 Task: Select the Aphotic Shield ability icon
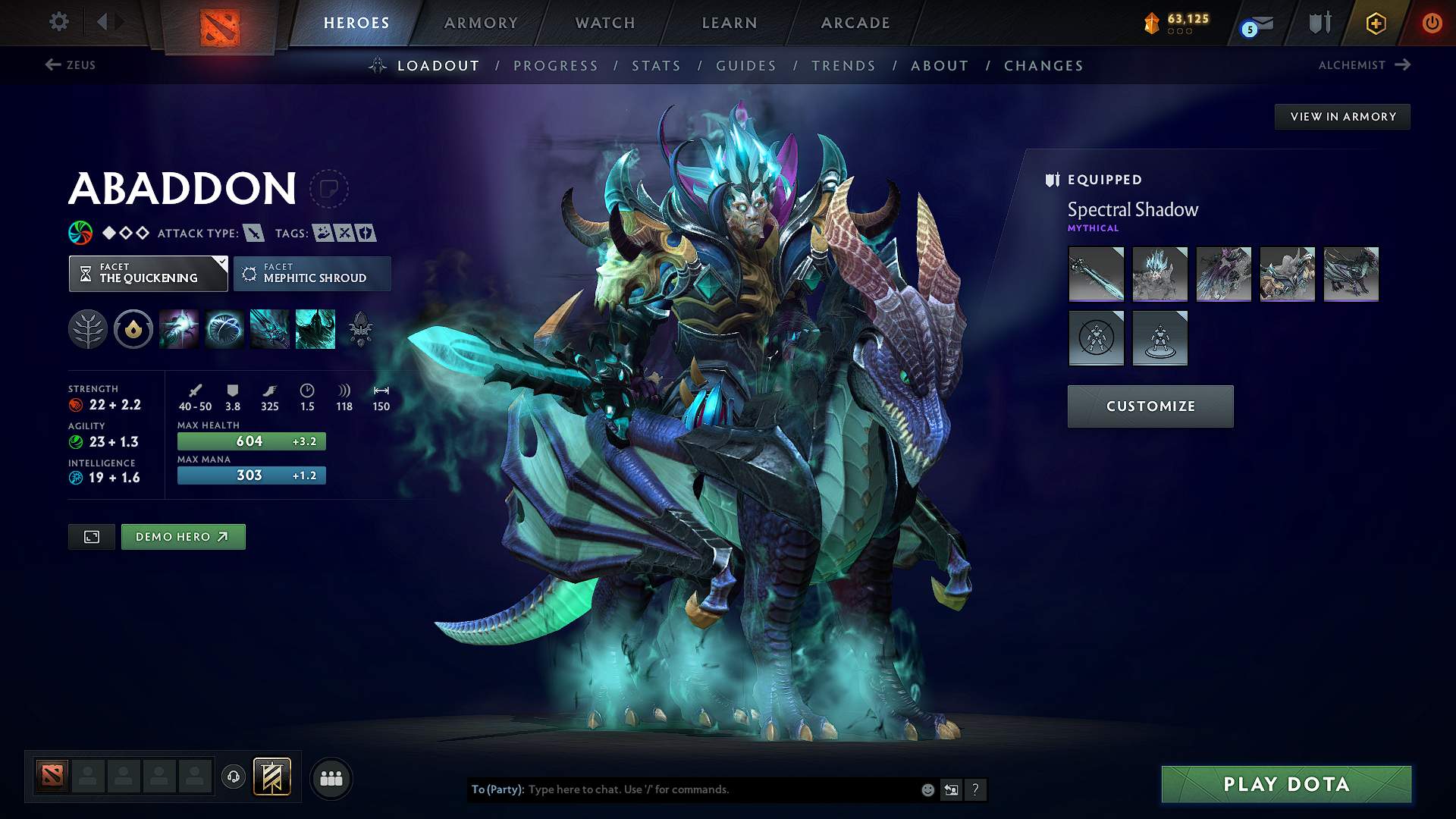pyautogui.click(x=224, y=329)
